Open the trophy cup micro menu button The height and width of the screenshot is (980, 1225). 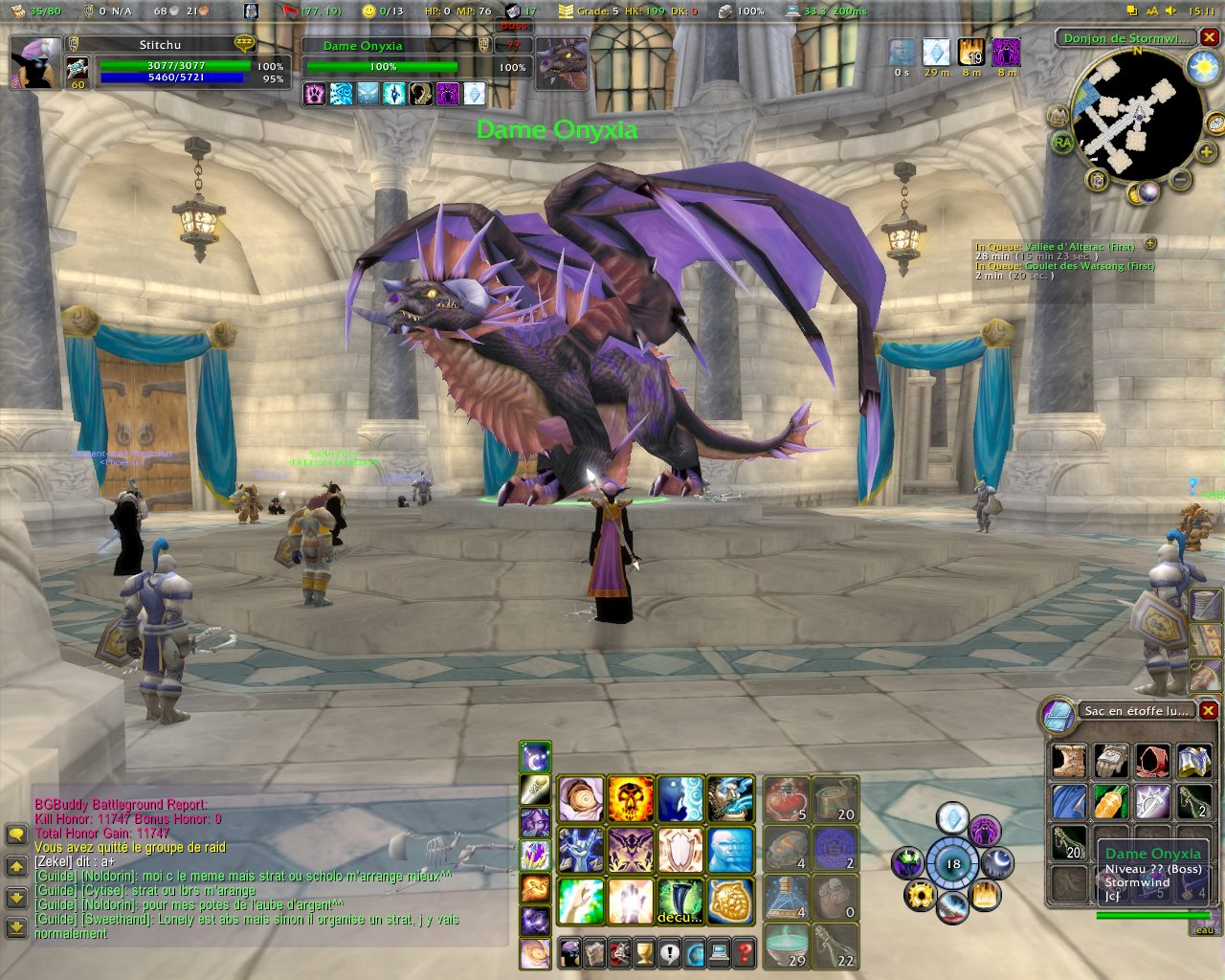[x=644, y=952]
